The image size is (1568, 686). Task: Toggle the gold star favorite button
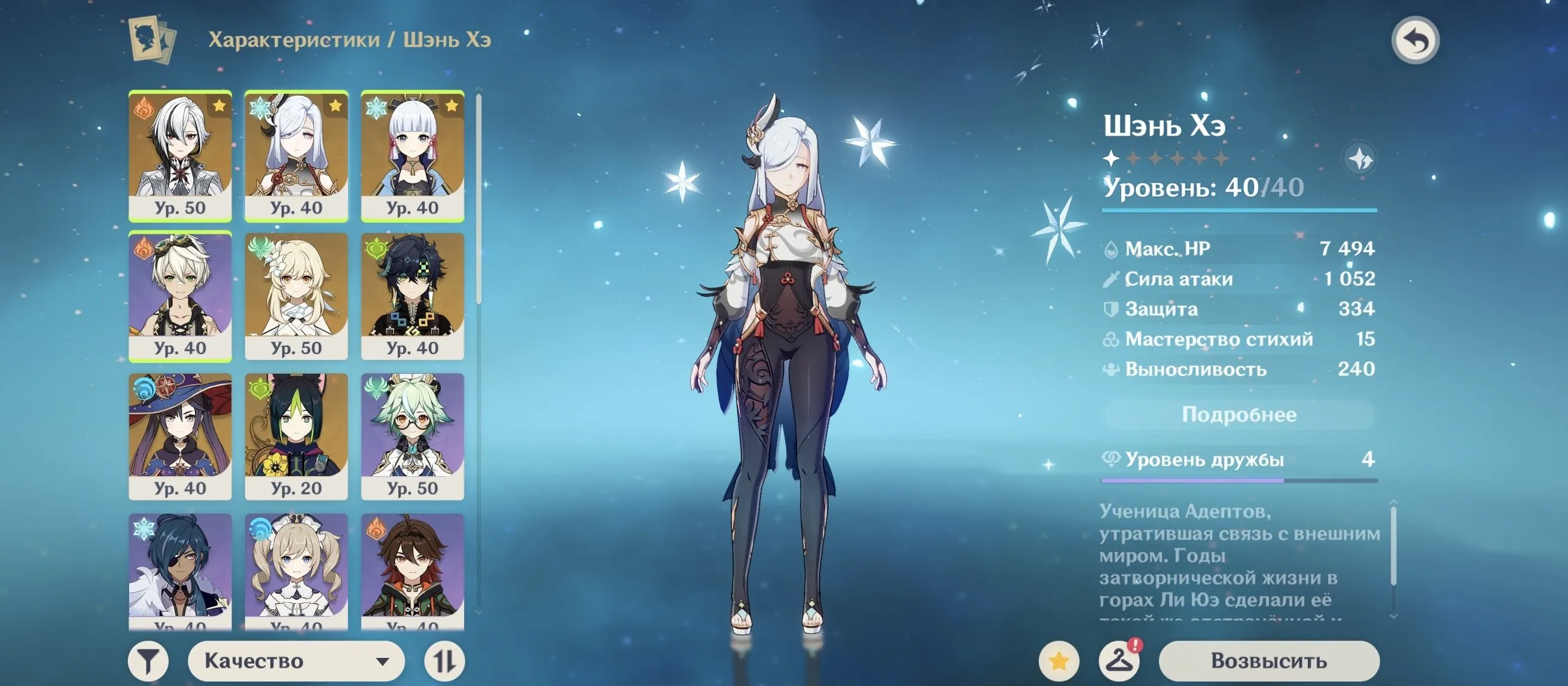click(1059, 661)
